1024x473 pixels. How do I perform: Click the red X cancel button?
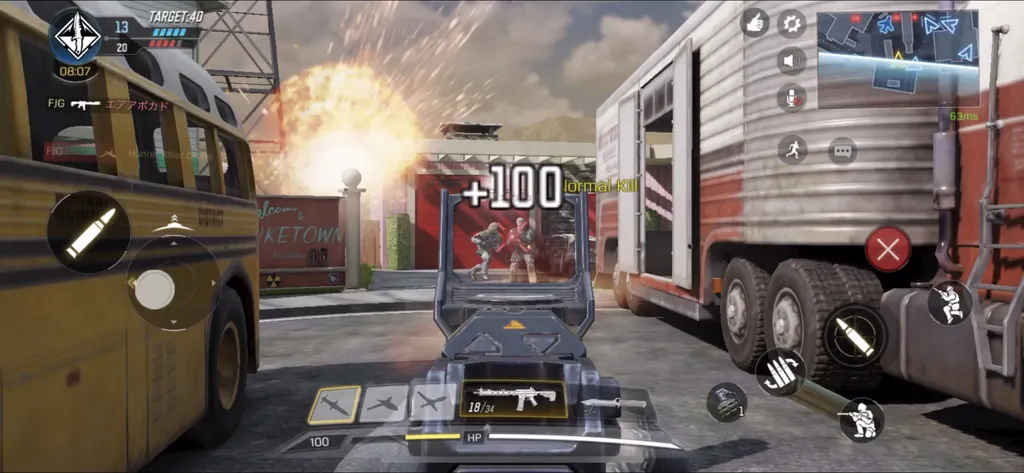[x=887, y=248]
